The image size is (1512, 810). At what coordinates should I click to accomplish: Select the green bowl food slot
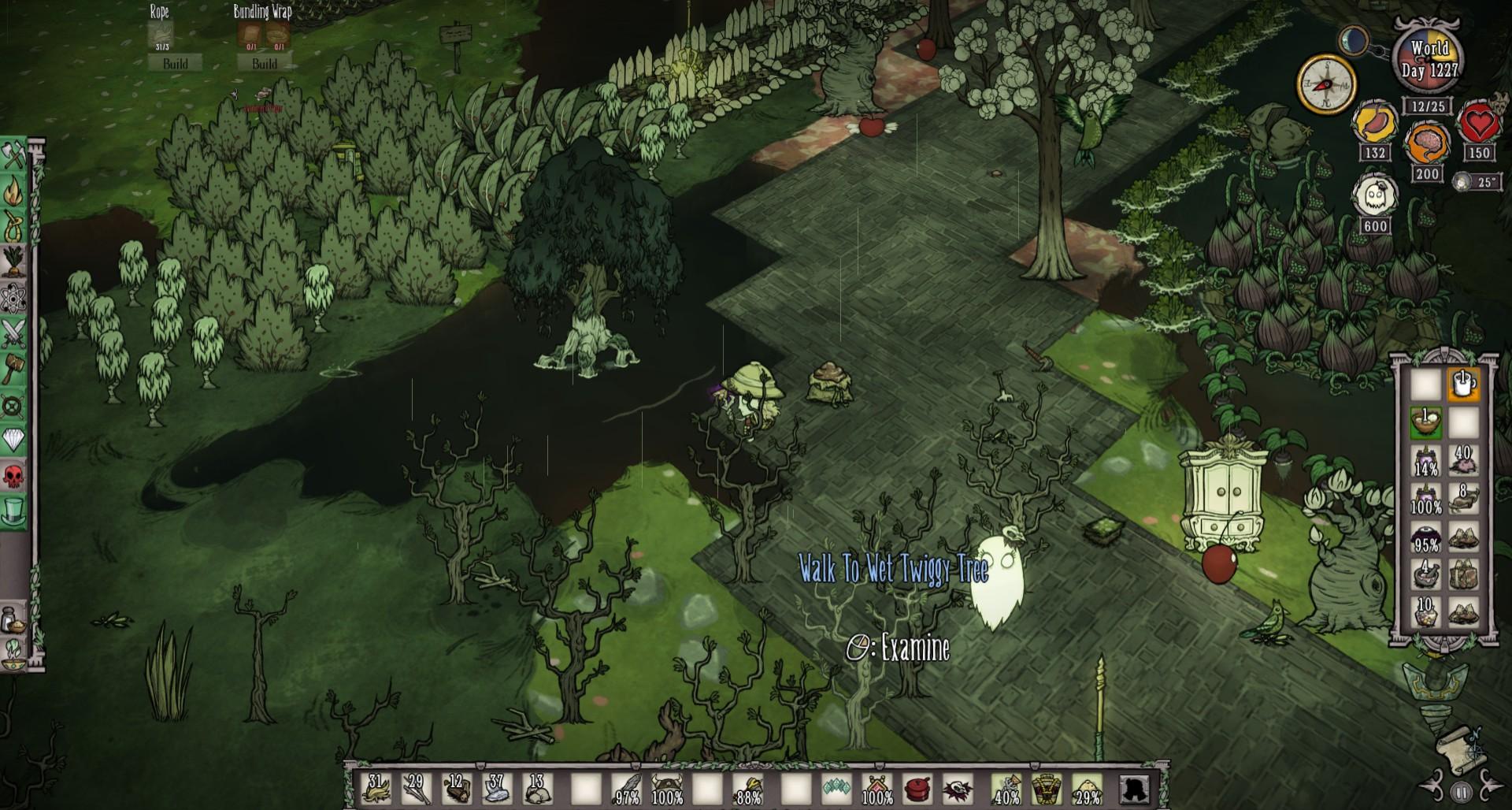[1425, 422]
